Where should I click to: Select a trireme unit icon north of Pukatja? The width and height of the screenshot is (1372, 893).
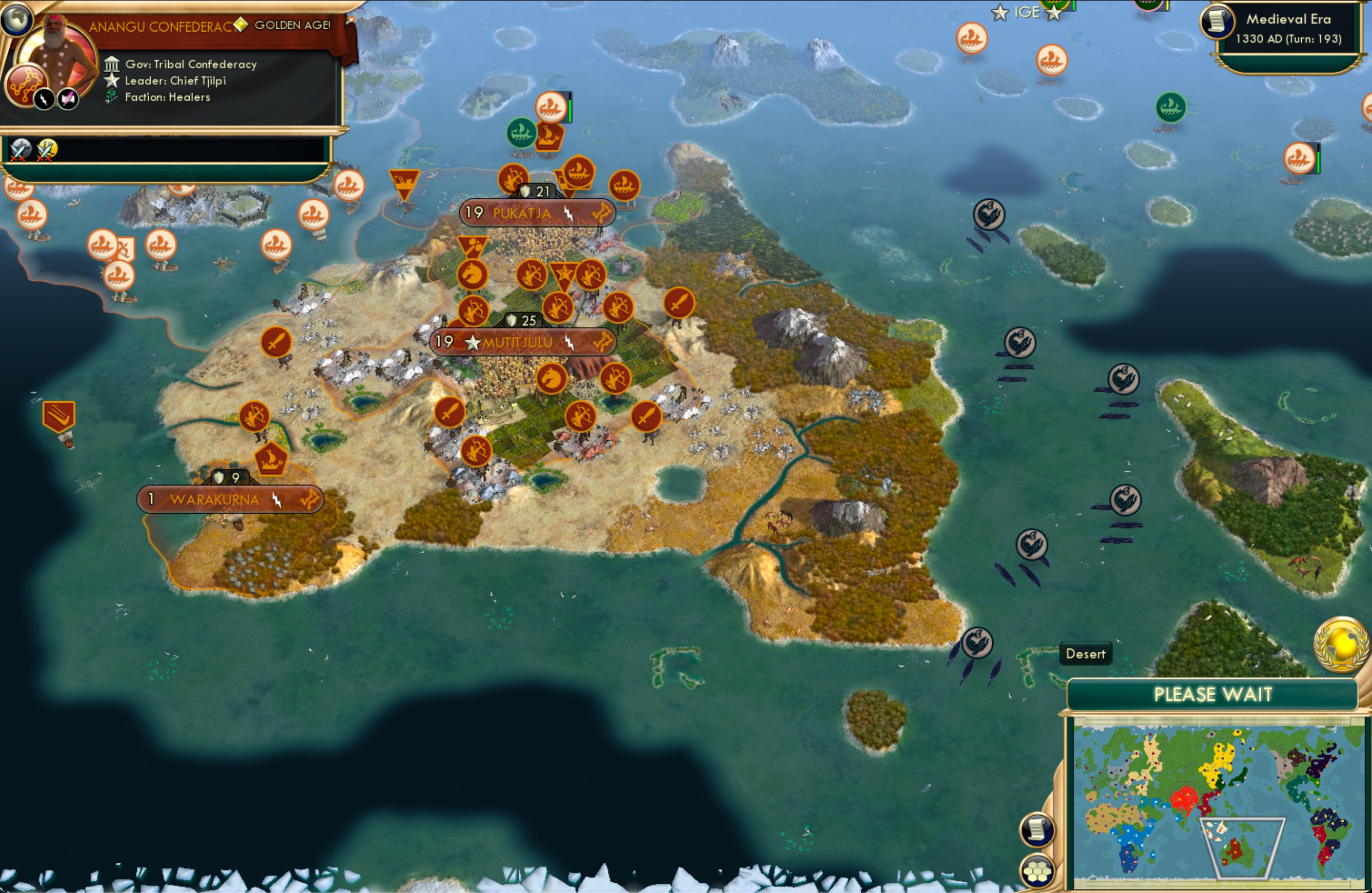click(551, 107)
